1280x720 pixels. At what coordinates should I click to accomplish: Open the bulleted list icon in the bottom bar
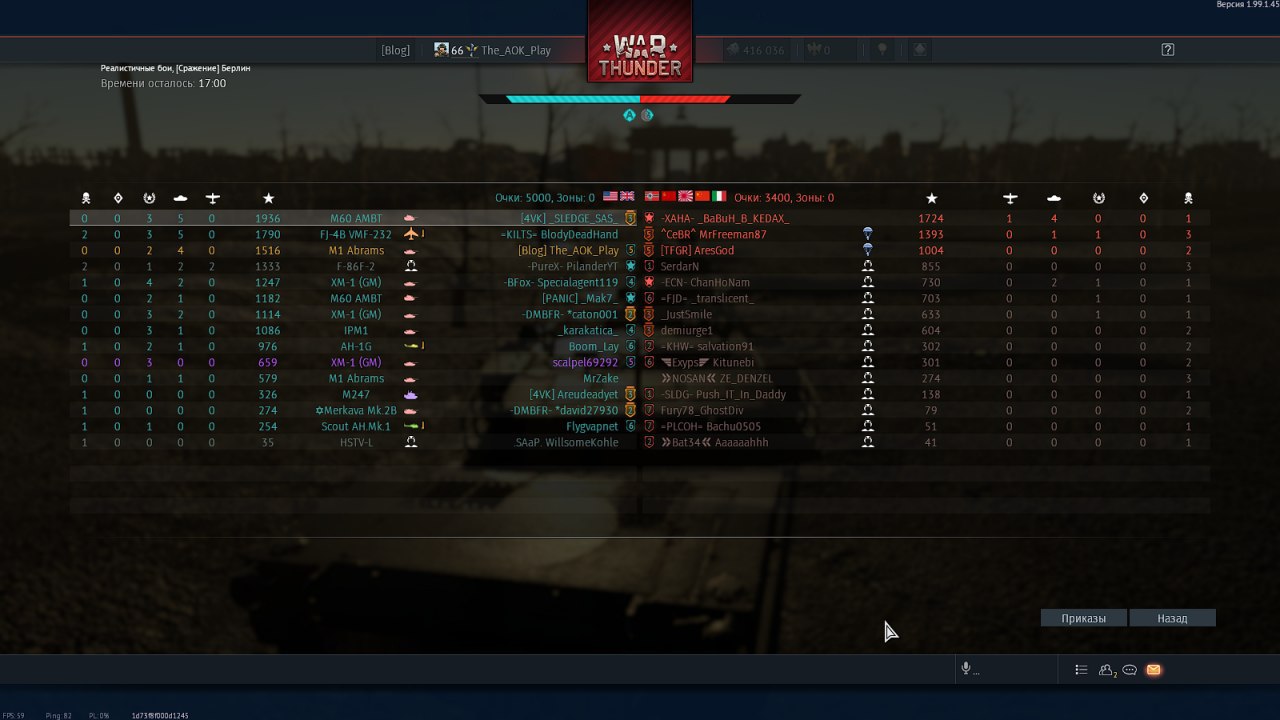pos(1081,670)
